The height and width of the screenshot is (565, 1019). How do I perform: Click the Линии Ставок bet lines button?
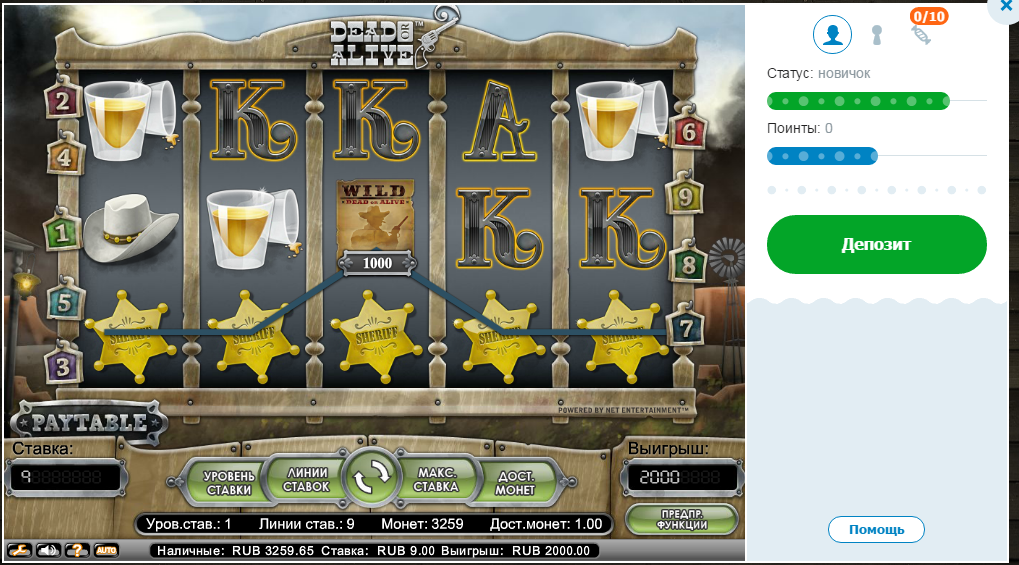tap(306, 479)
